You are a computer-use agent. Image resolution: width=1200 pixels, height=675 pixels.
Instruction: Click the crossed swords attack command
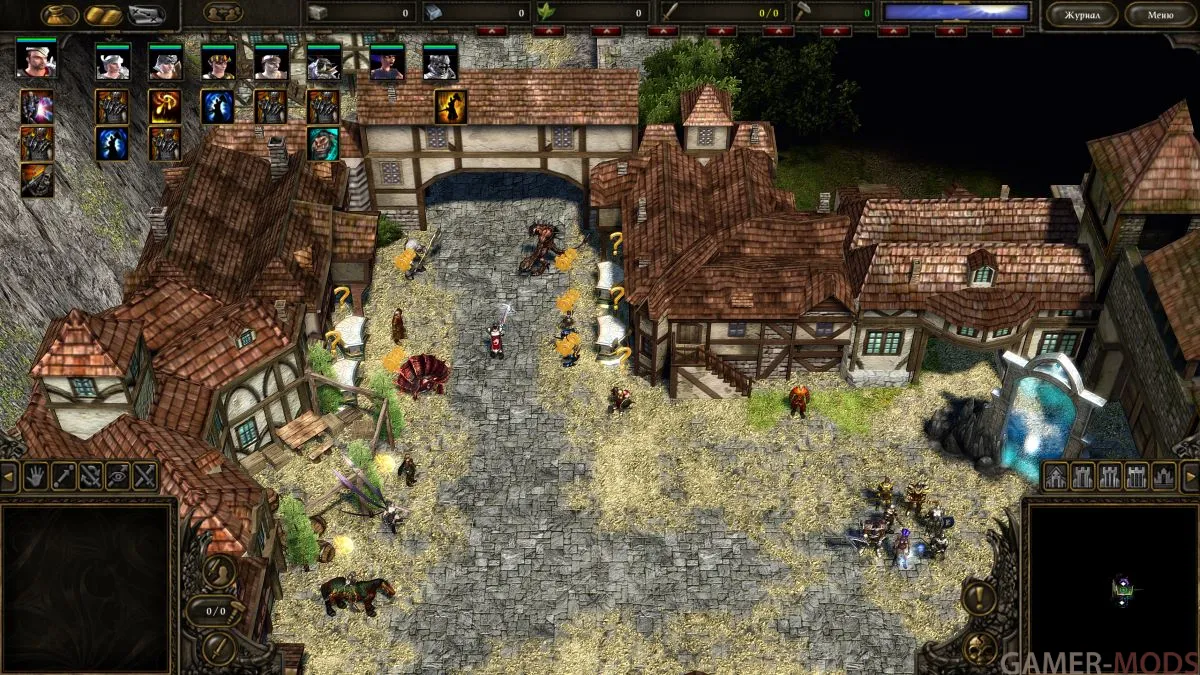145,476
